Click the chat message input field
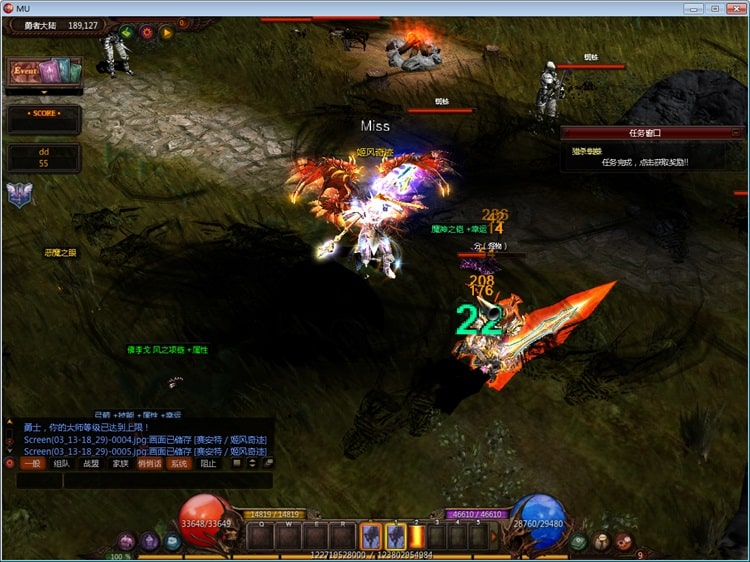 [160, 480]
